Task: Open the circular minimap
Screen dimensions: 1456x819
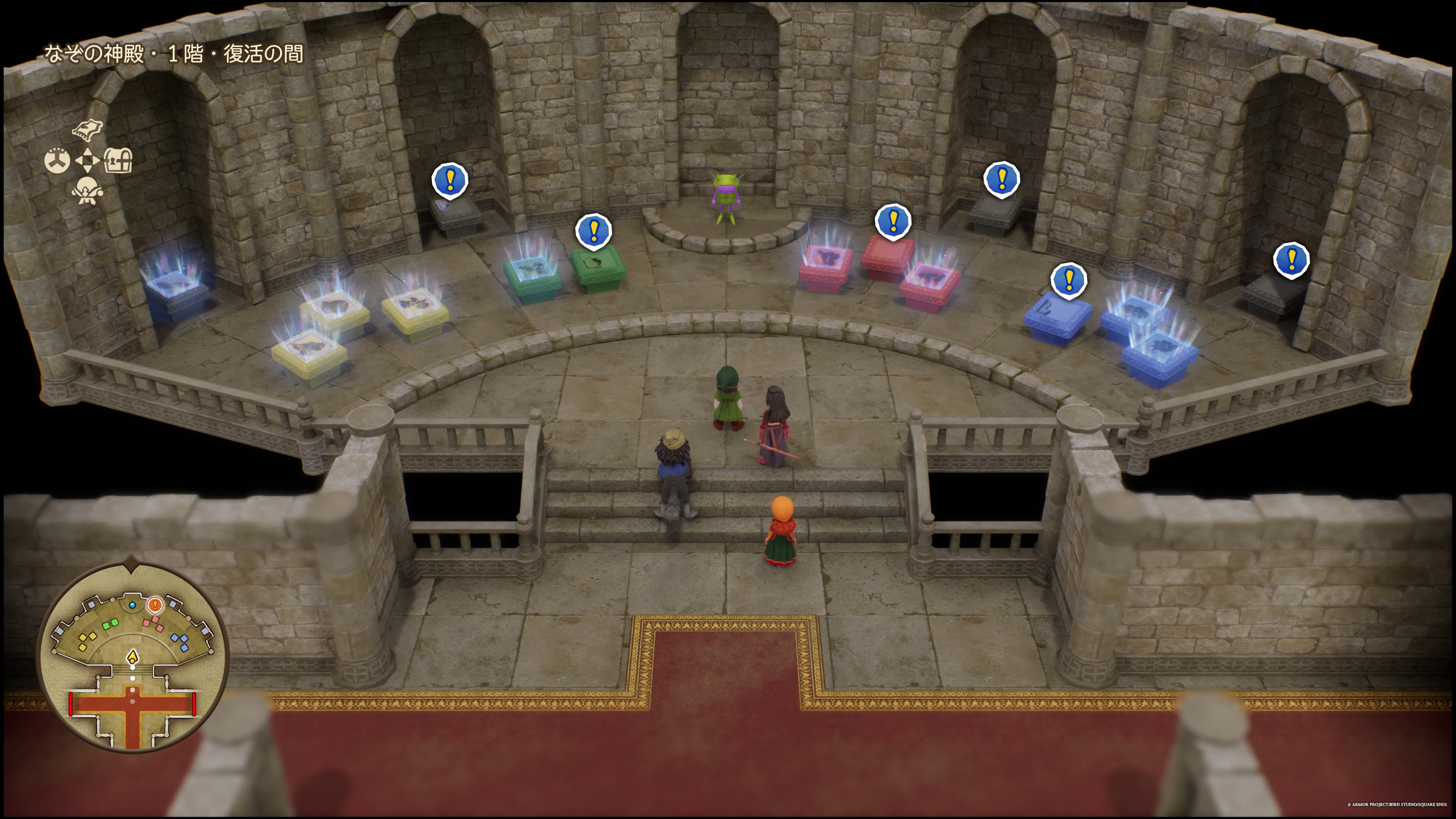Action: (133, 657)
